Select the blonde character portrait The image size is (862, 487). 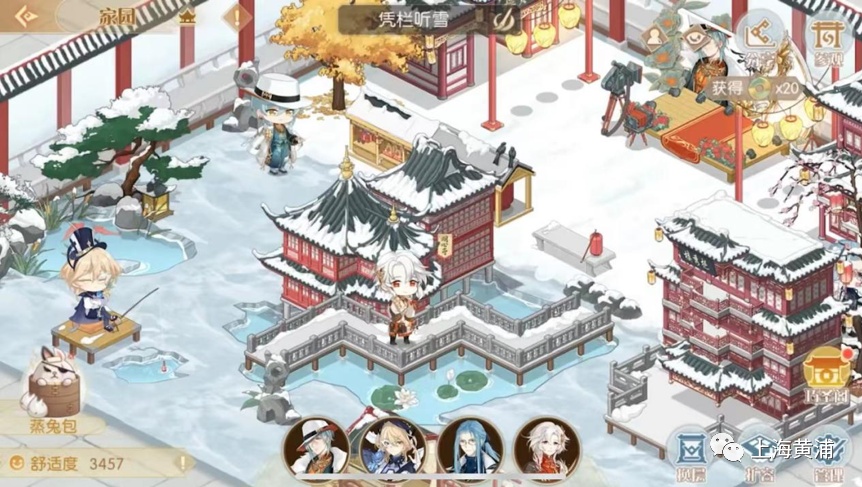[393, 449]
